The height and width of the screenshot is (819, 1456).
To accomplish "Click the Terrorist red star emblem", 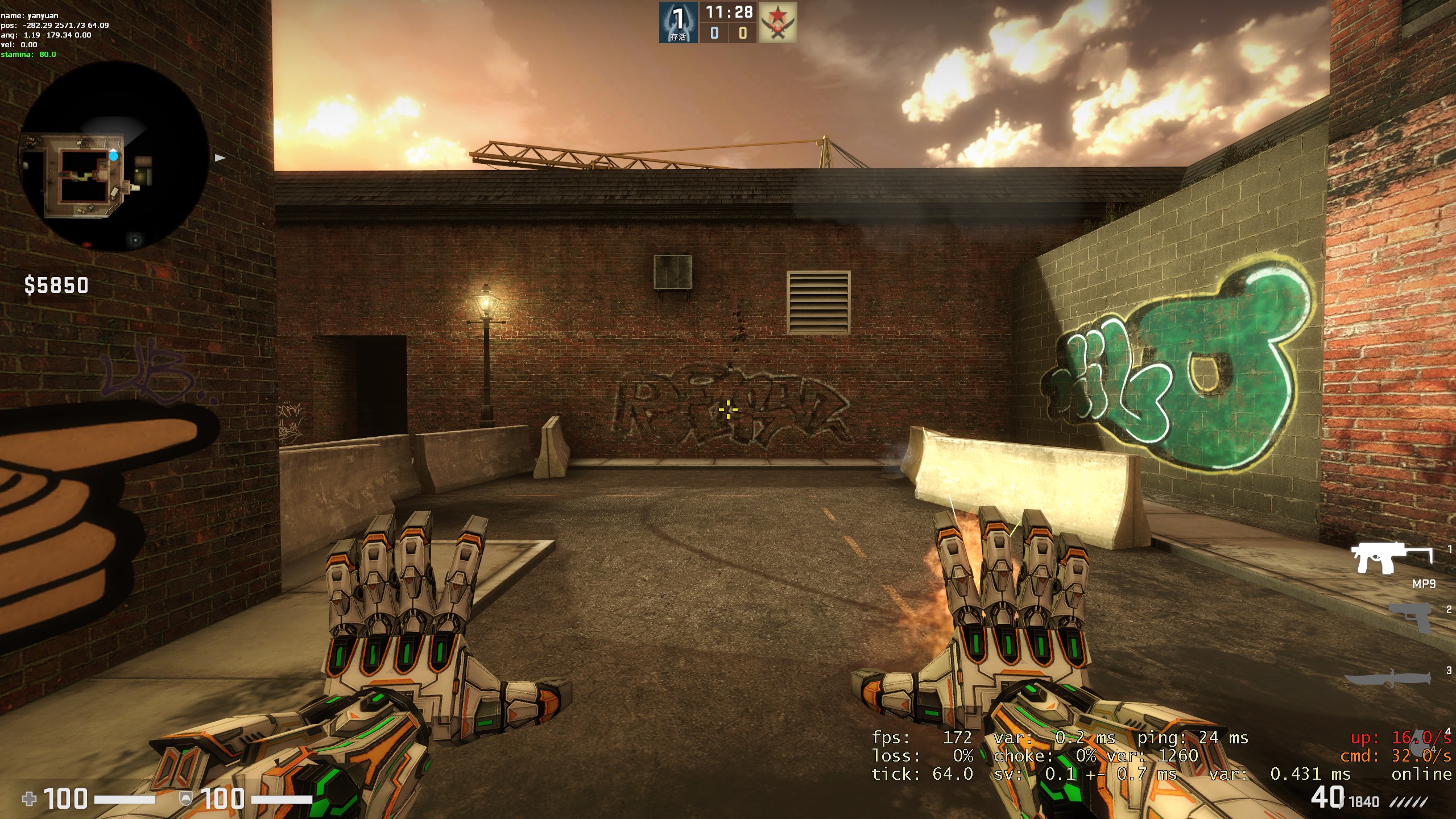I will (x=777, y=22).
